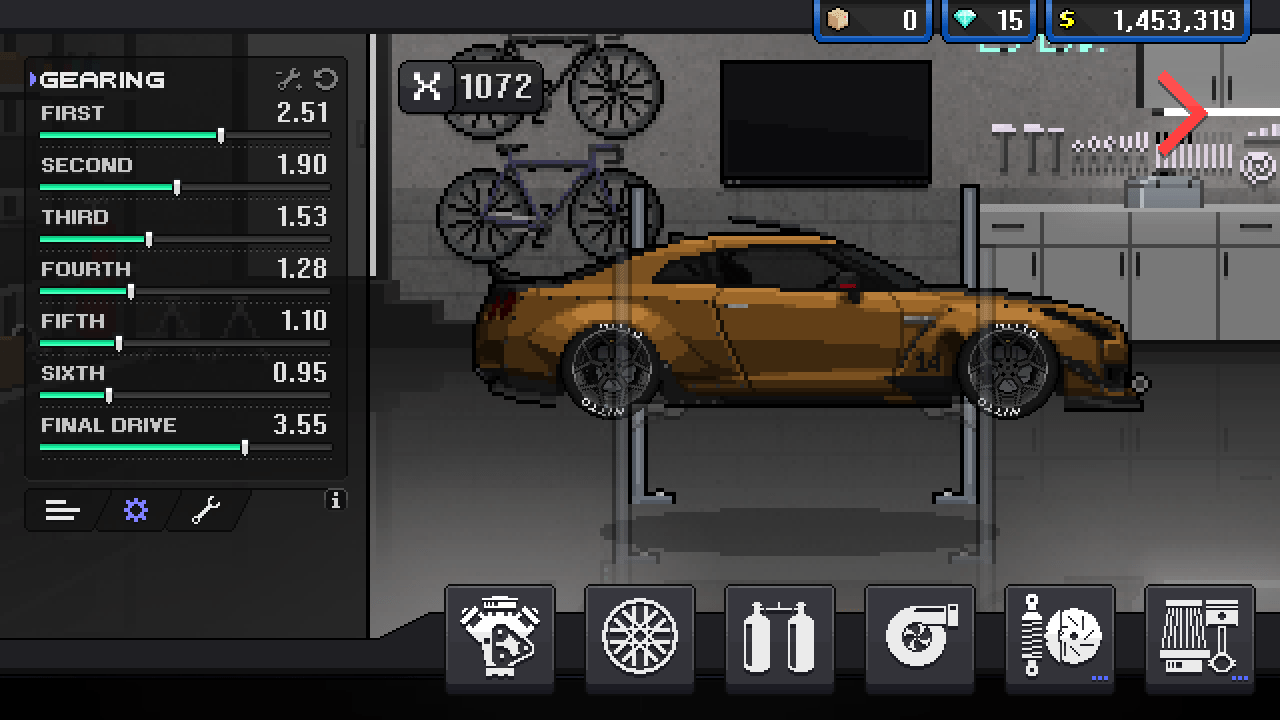1280x720 pixels.
Task: Click the diamond currency display
Action: [988, 17]
